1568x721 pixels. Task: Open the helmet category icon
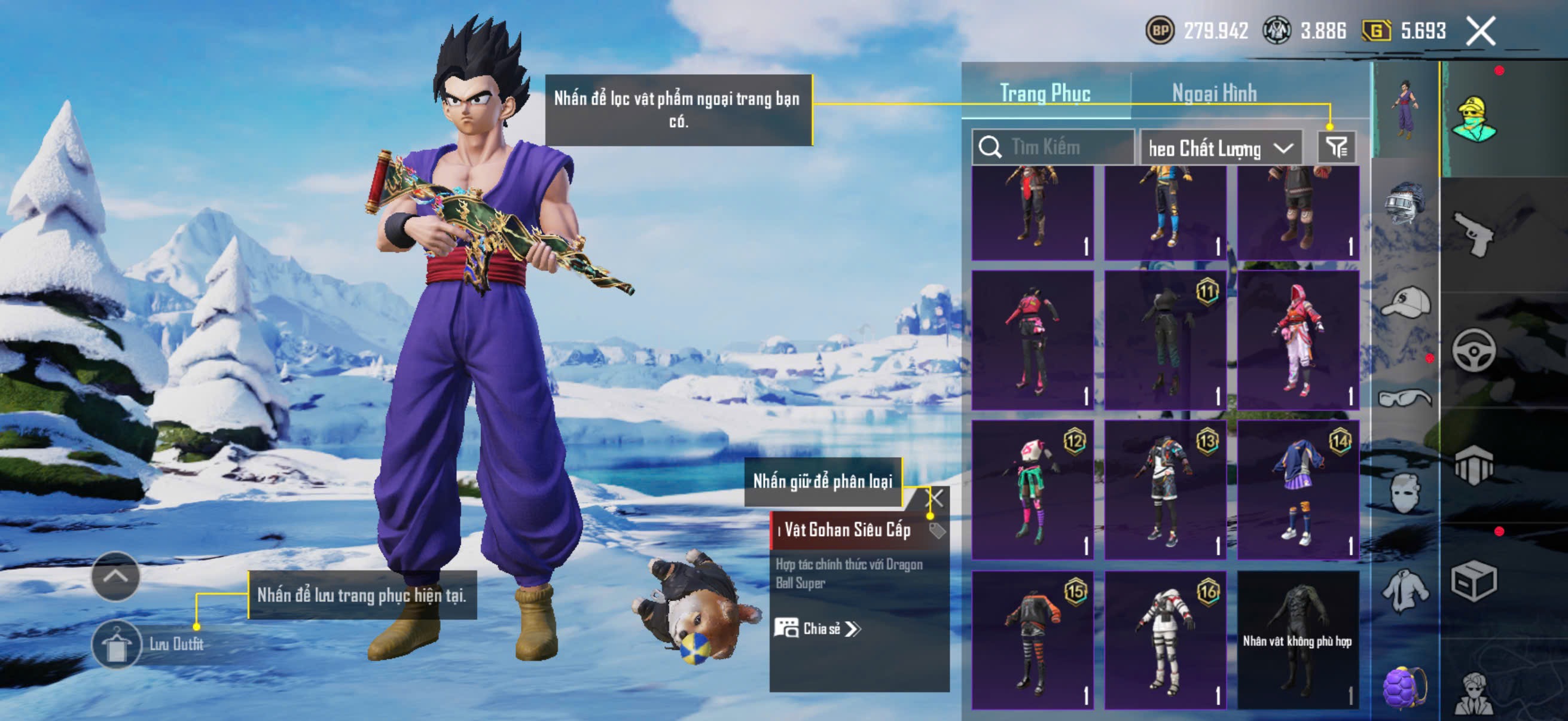click(1404, 204)
